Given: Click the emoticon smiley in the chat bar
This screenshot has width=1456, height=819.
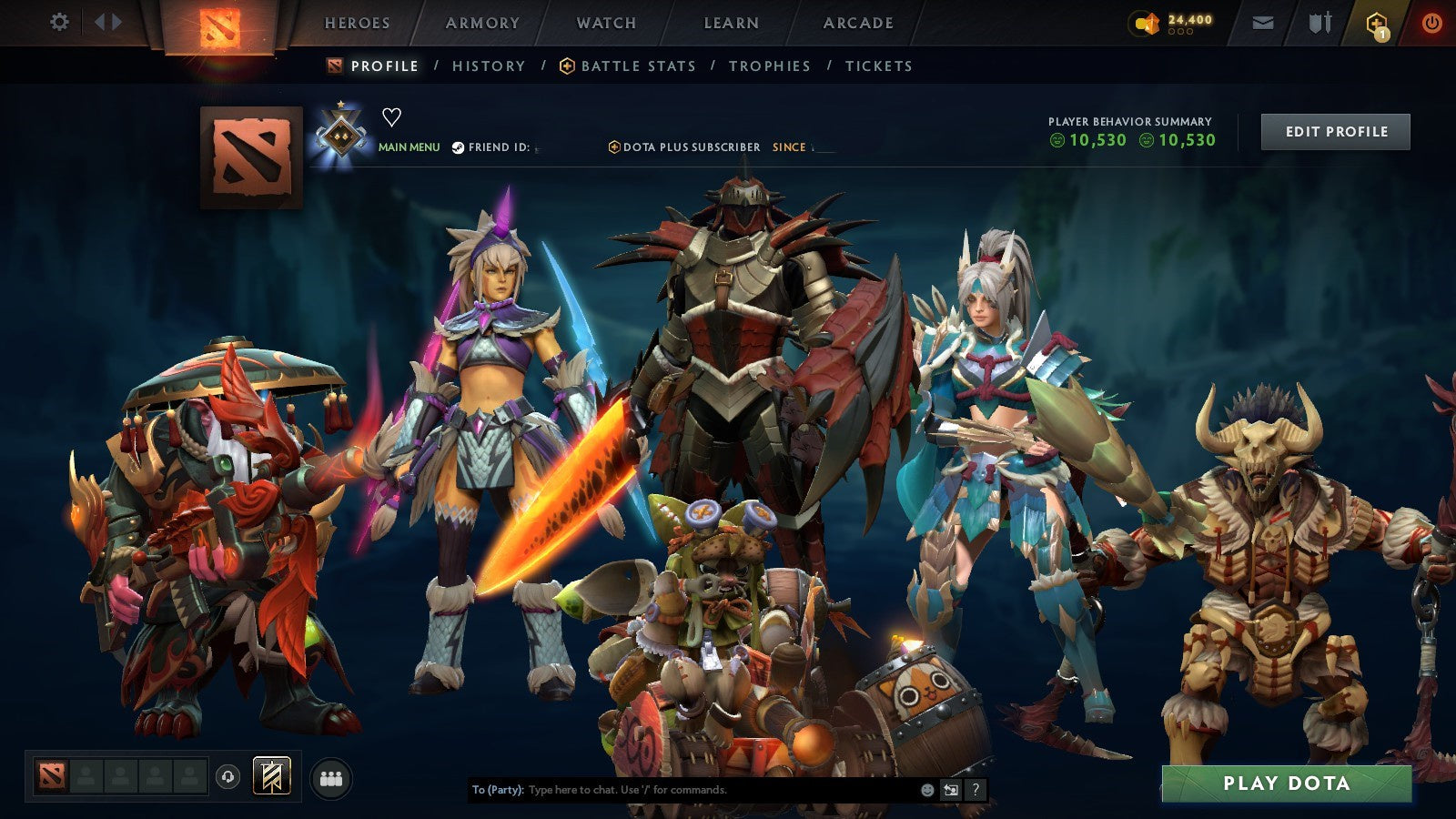Looking at the screenshot, I should pos(927,790).
